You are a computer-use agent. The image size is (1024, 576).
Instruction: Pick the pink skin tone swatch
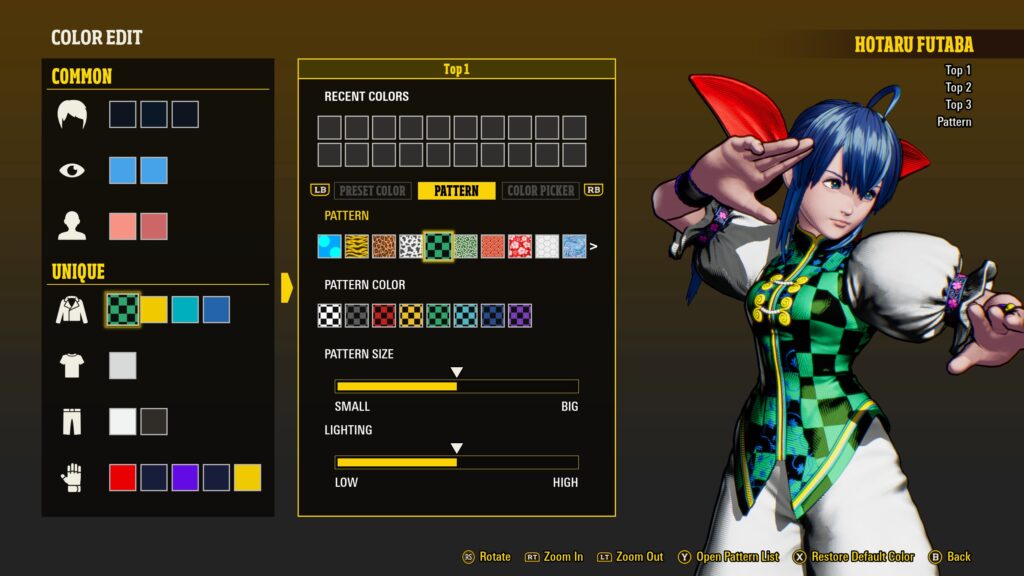pos(122,226)
